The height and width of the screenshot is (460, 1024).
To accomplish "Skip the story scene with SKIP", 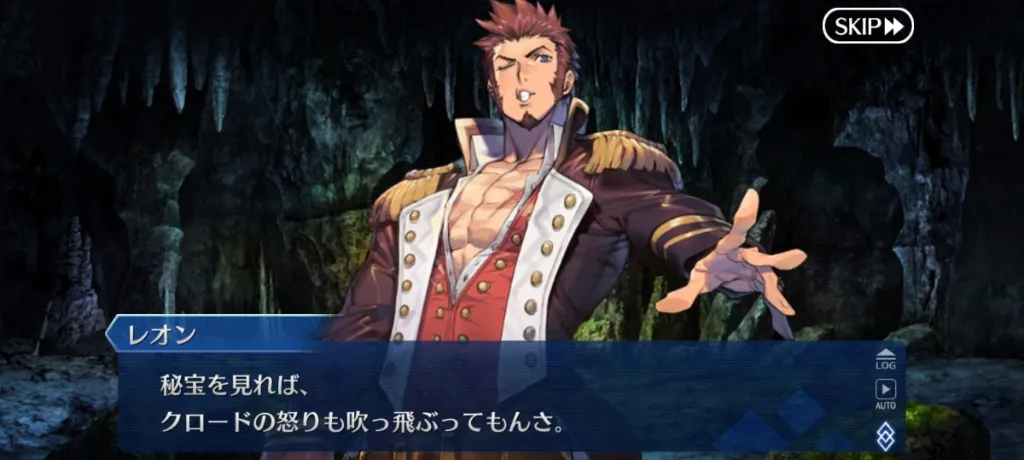I will (x=868, y=26).
